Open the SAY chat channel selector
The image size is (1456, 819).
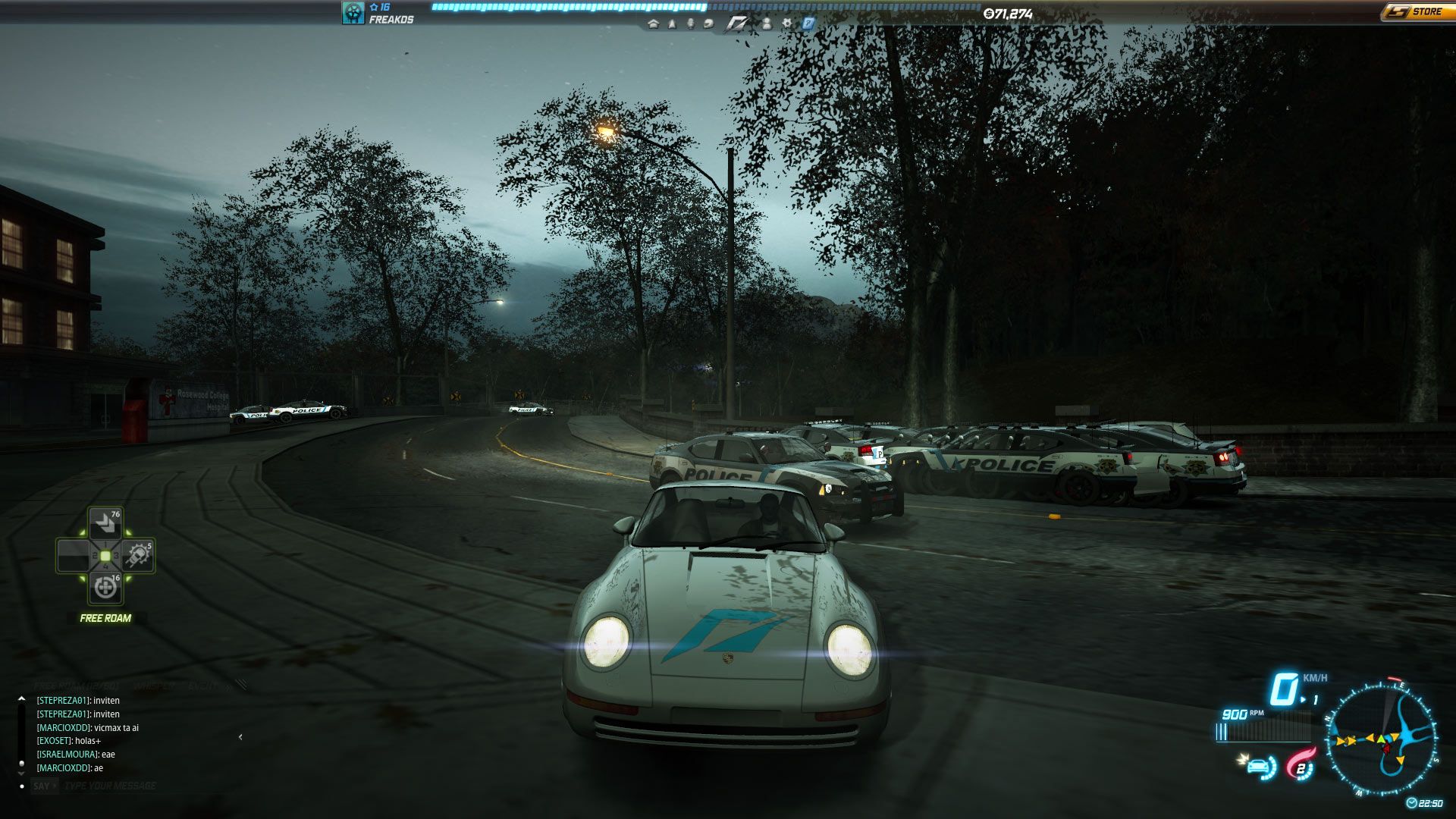pyautogui.click(x=42, y=786)
